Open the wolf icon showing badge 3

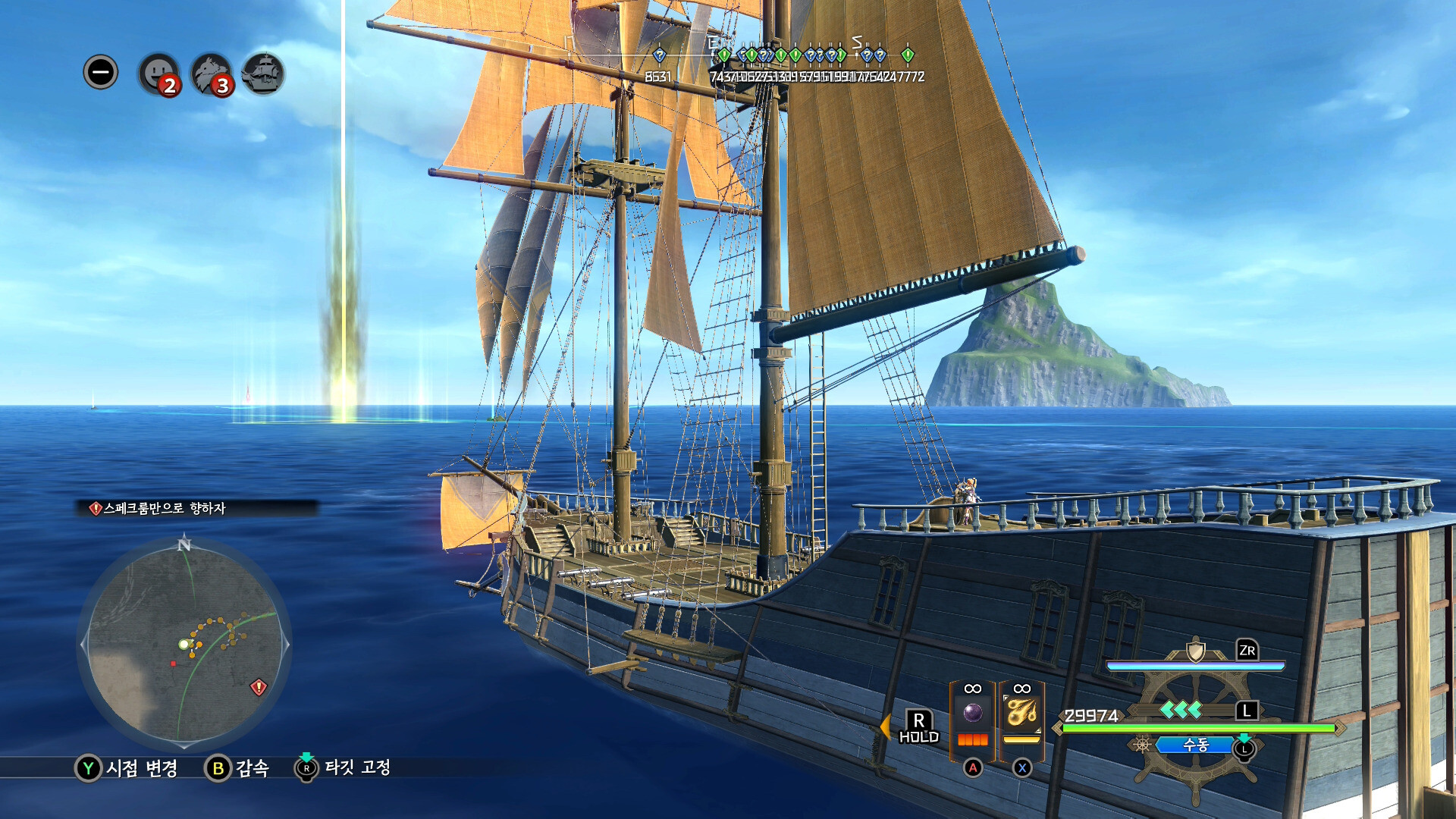211,74
